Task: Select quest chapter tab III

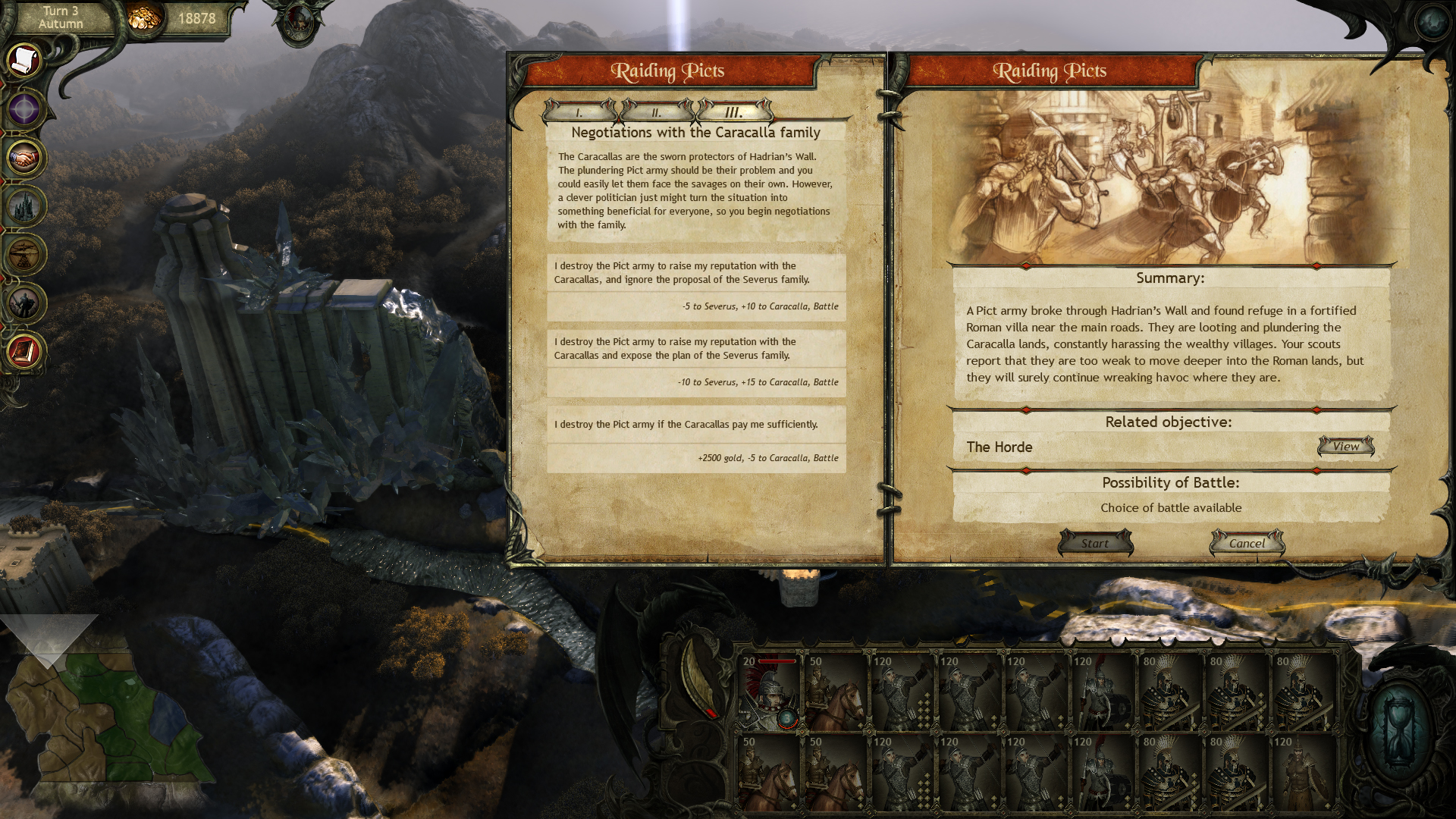Action: tap(734, 112)
